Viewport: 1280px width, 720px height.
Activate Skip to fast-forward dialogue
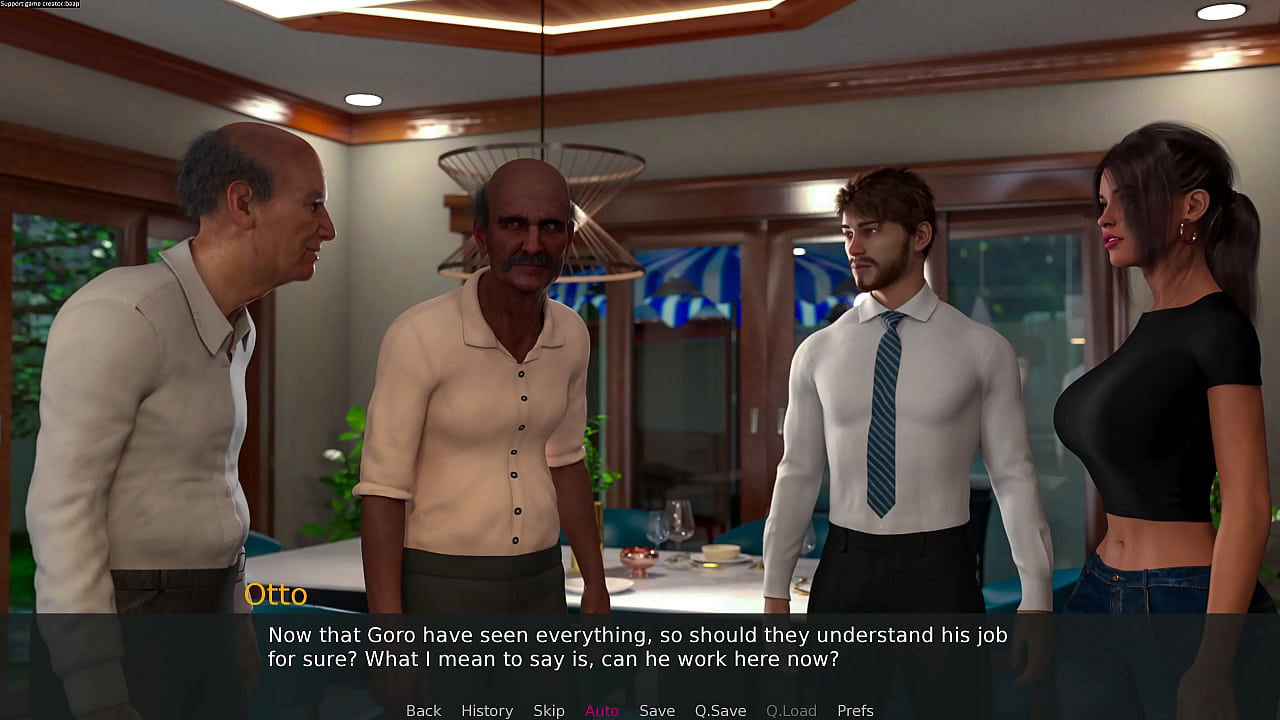tap(549, 710)
